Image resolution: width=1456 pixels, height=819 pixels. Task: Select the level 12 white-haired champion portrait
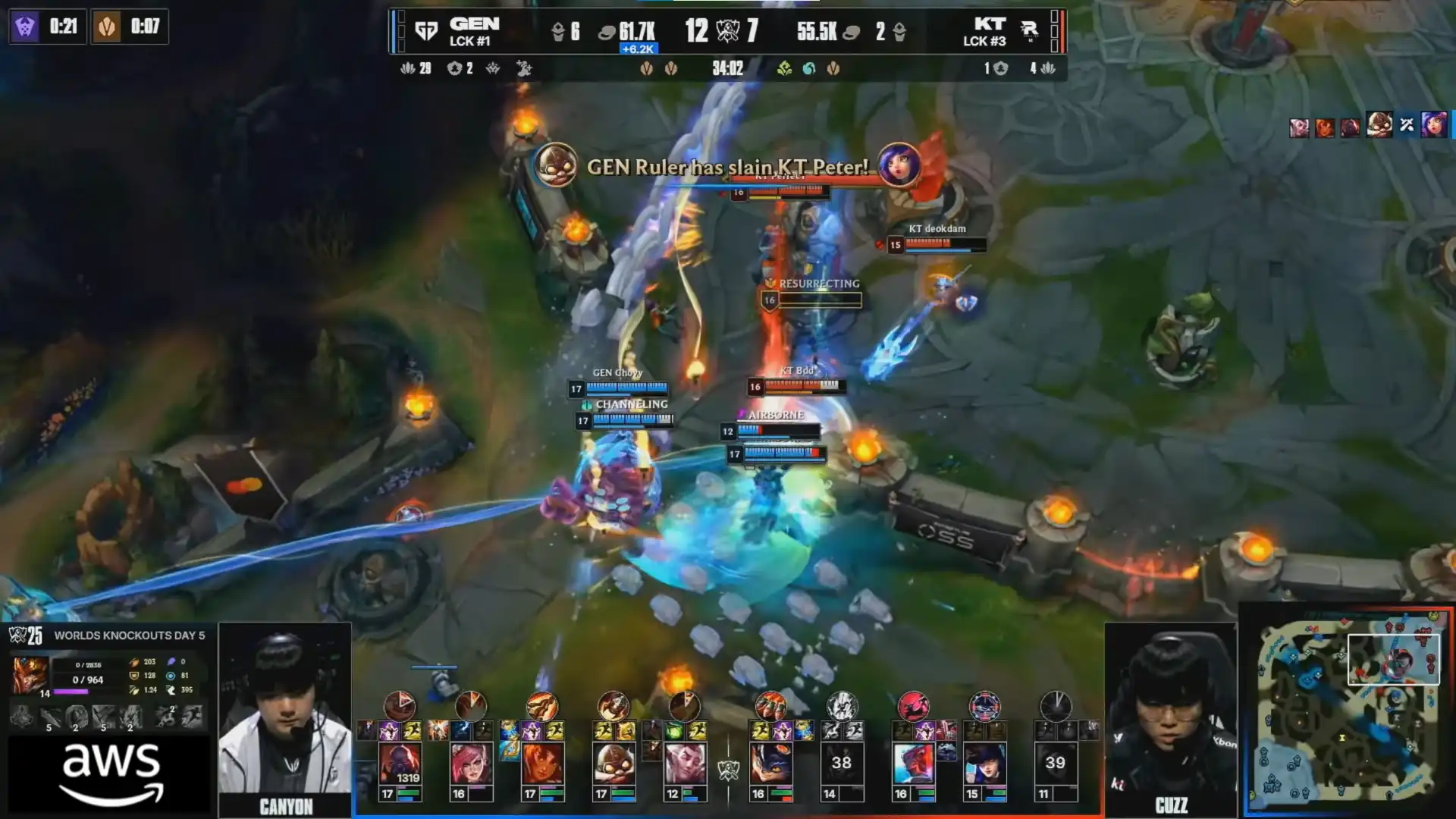coord(685,764)
